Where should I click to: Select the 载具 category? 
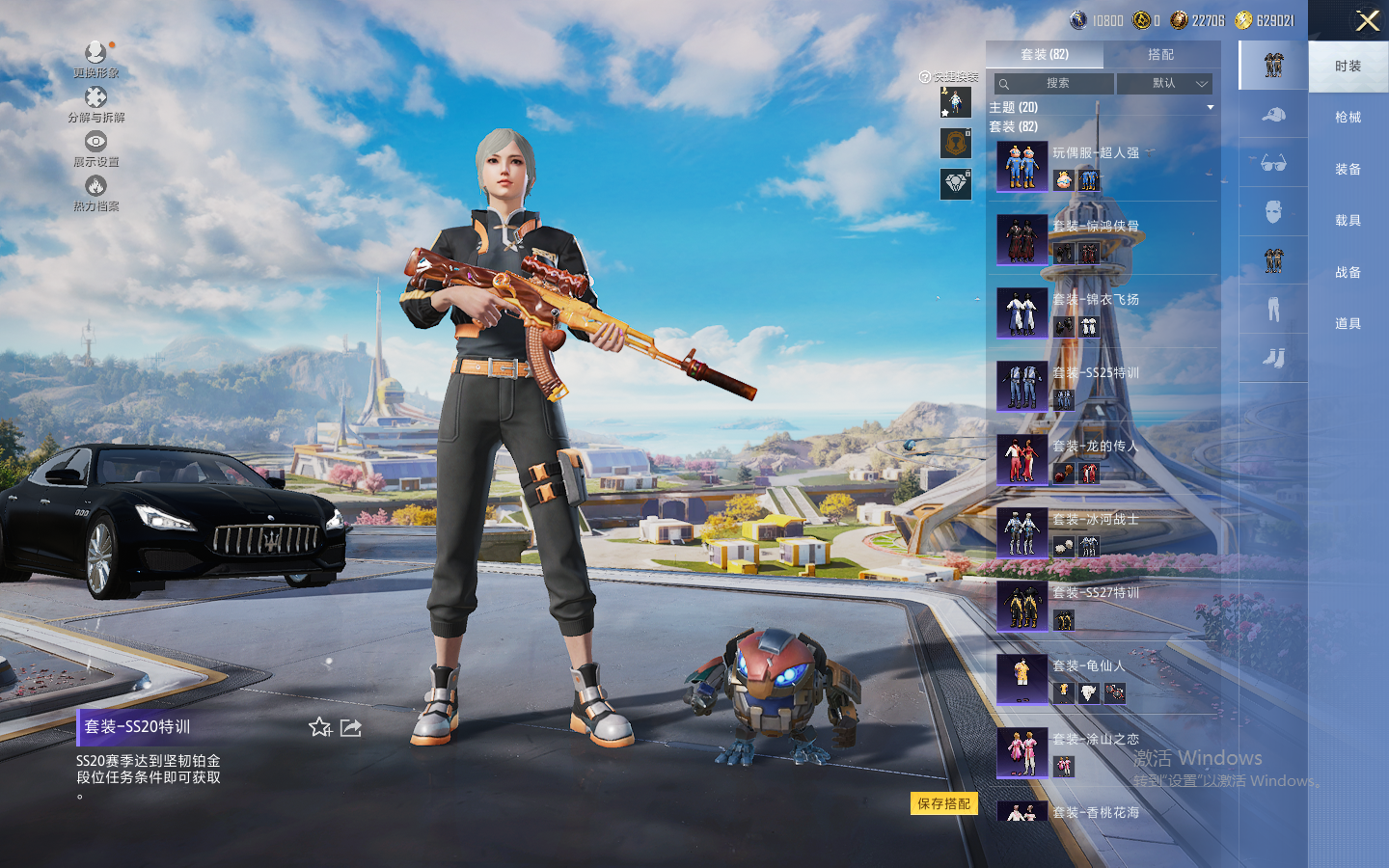[1348, 221]
